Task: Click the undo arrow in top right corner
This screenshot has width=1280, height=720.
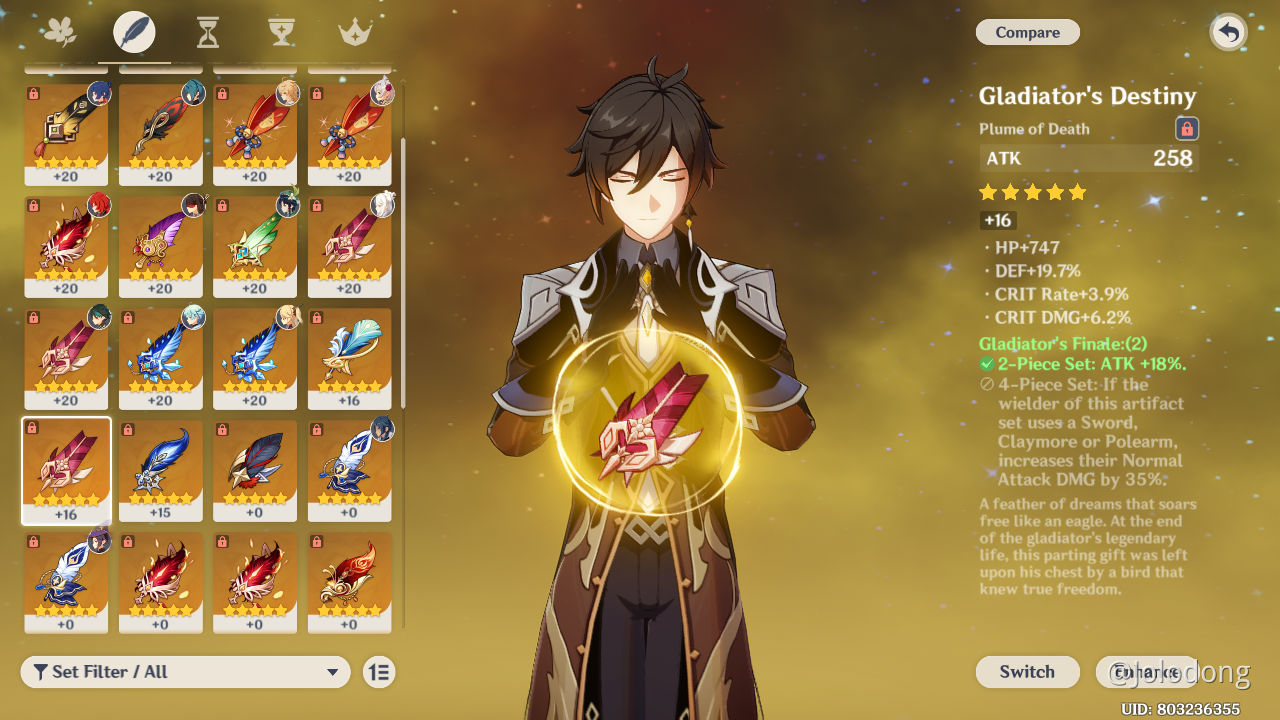Action: point(1228,32)
